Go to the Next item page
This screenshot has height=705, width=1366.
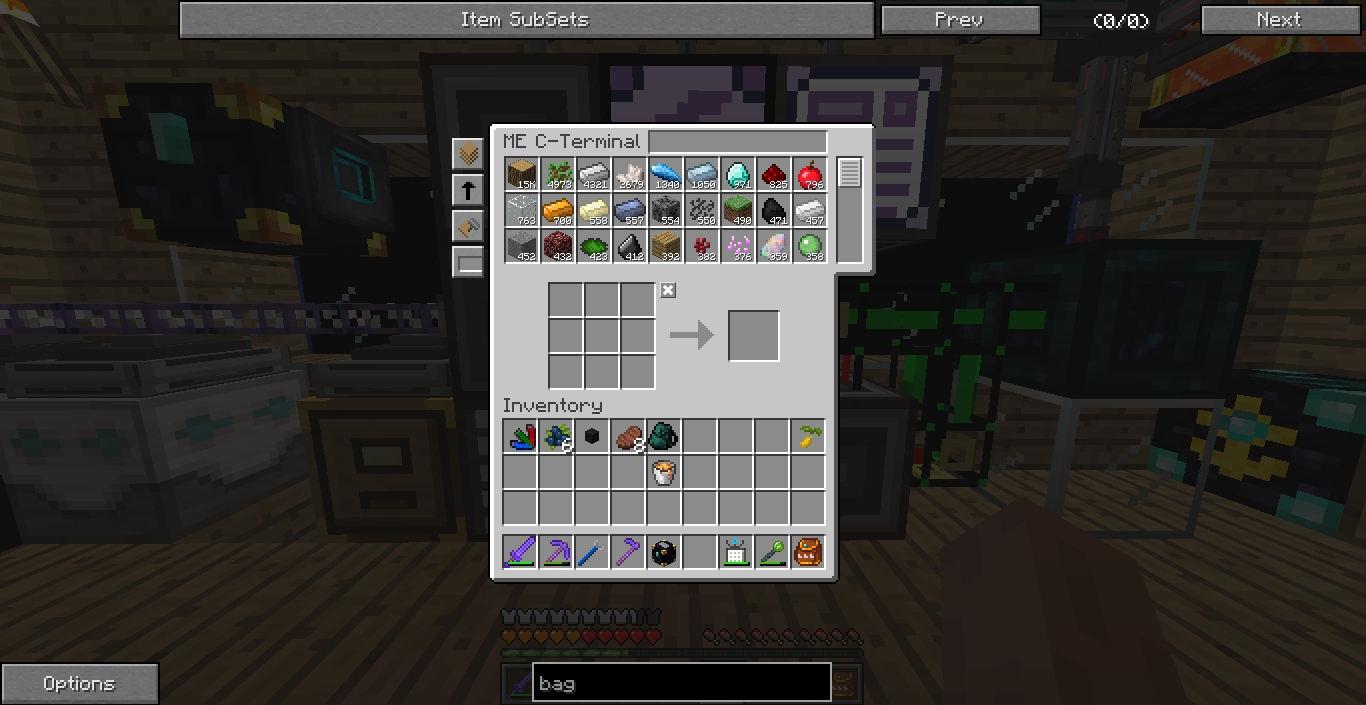[1278, 20]
